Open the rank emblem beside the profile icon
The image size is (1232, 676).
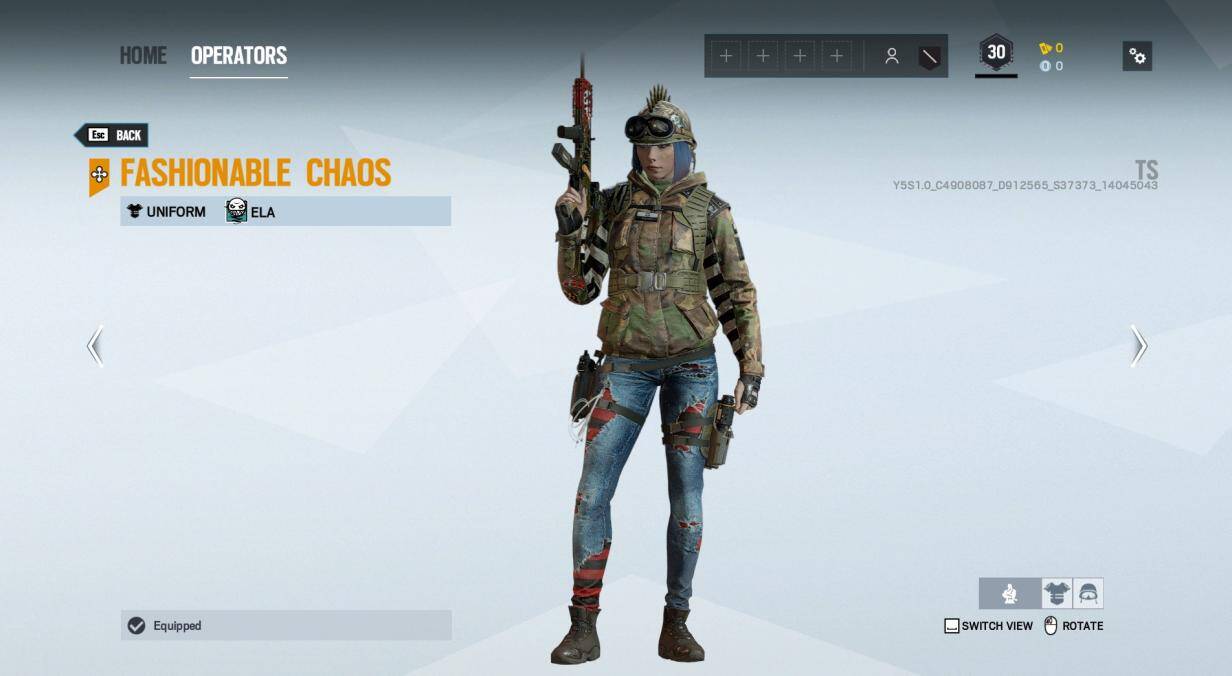click(929, 57)
